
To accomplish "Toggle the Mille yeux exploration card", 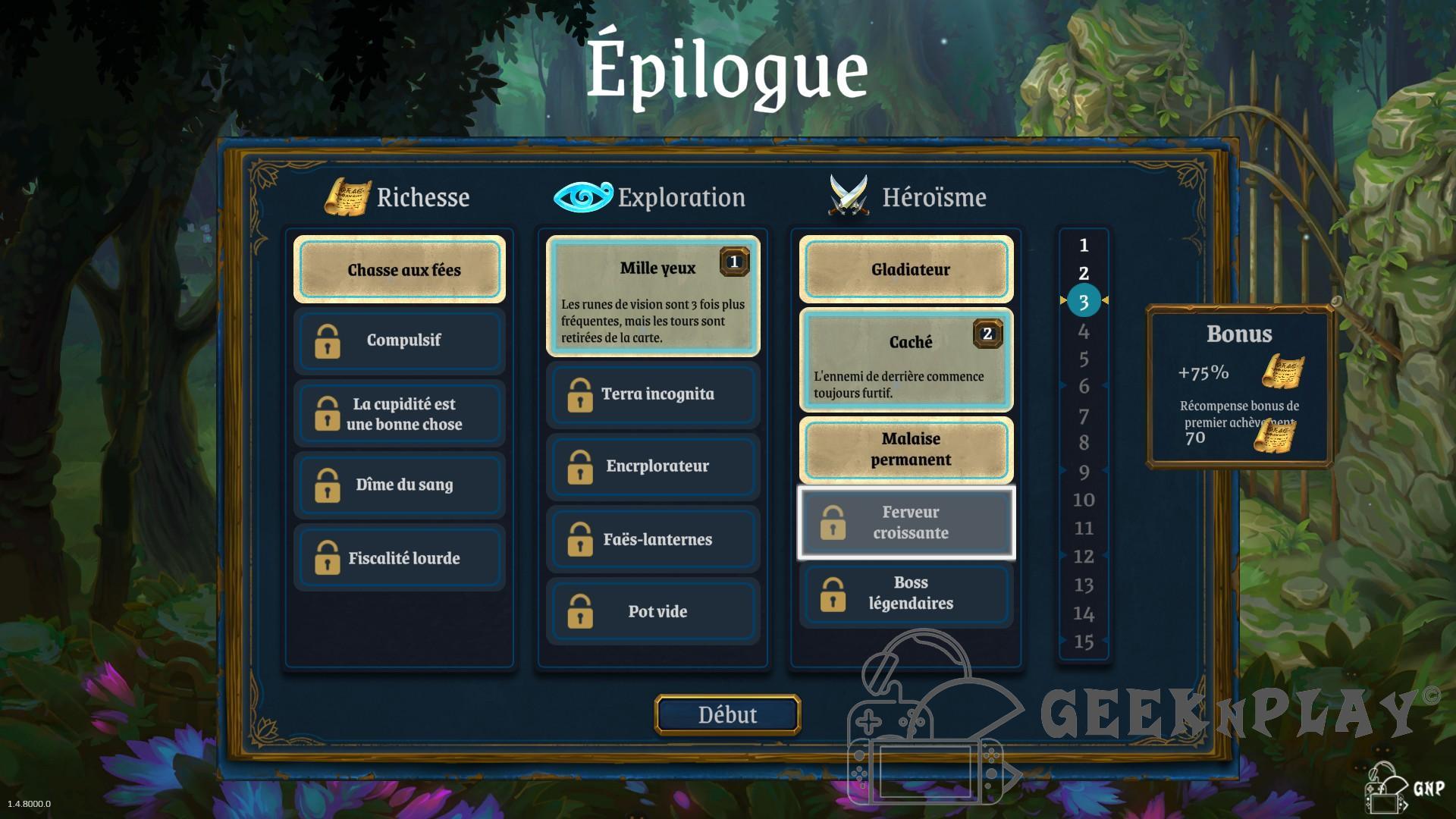I will tap(653, 296).
